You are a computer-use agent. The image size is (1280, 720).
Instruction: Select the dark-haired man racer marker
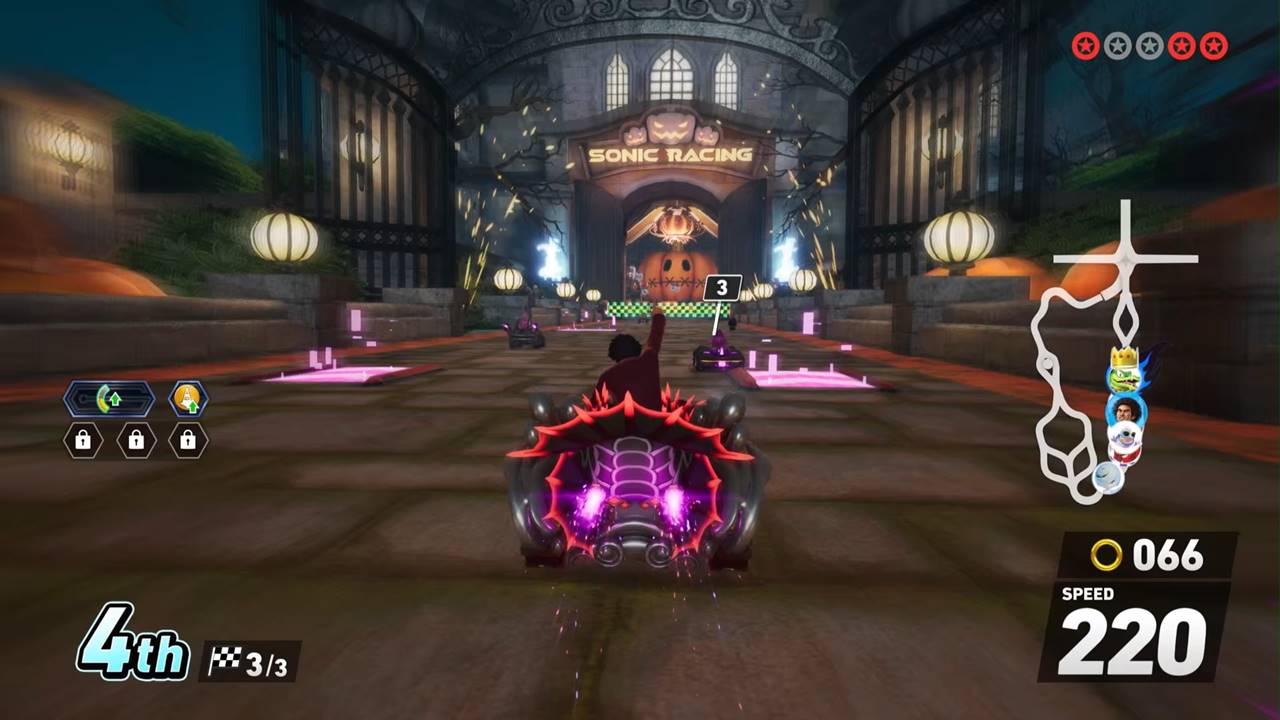pyautogui.click(x=1126, y=410)
